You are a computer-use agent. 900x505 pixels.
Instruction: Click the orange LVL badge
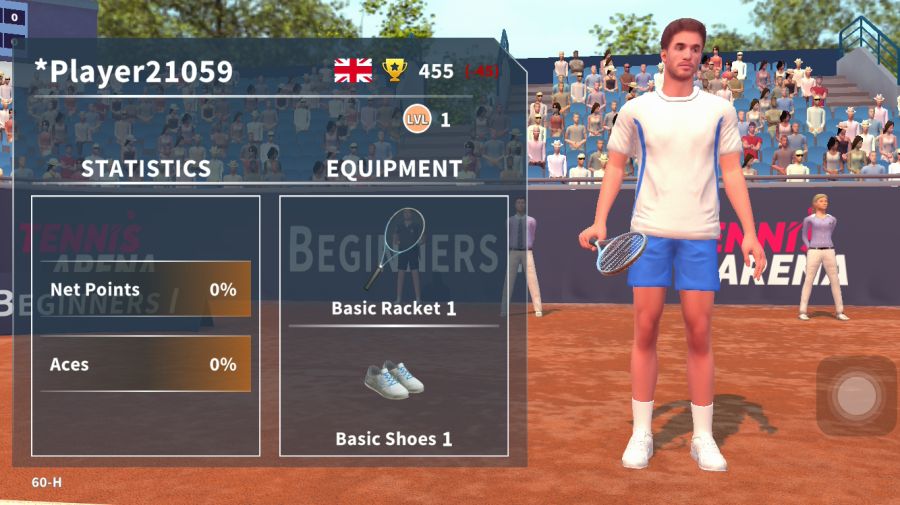[x=417, y=120]
